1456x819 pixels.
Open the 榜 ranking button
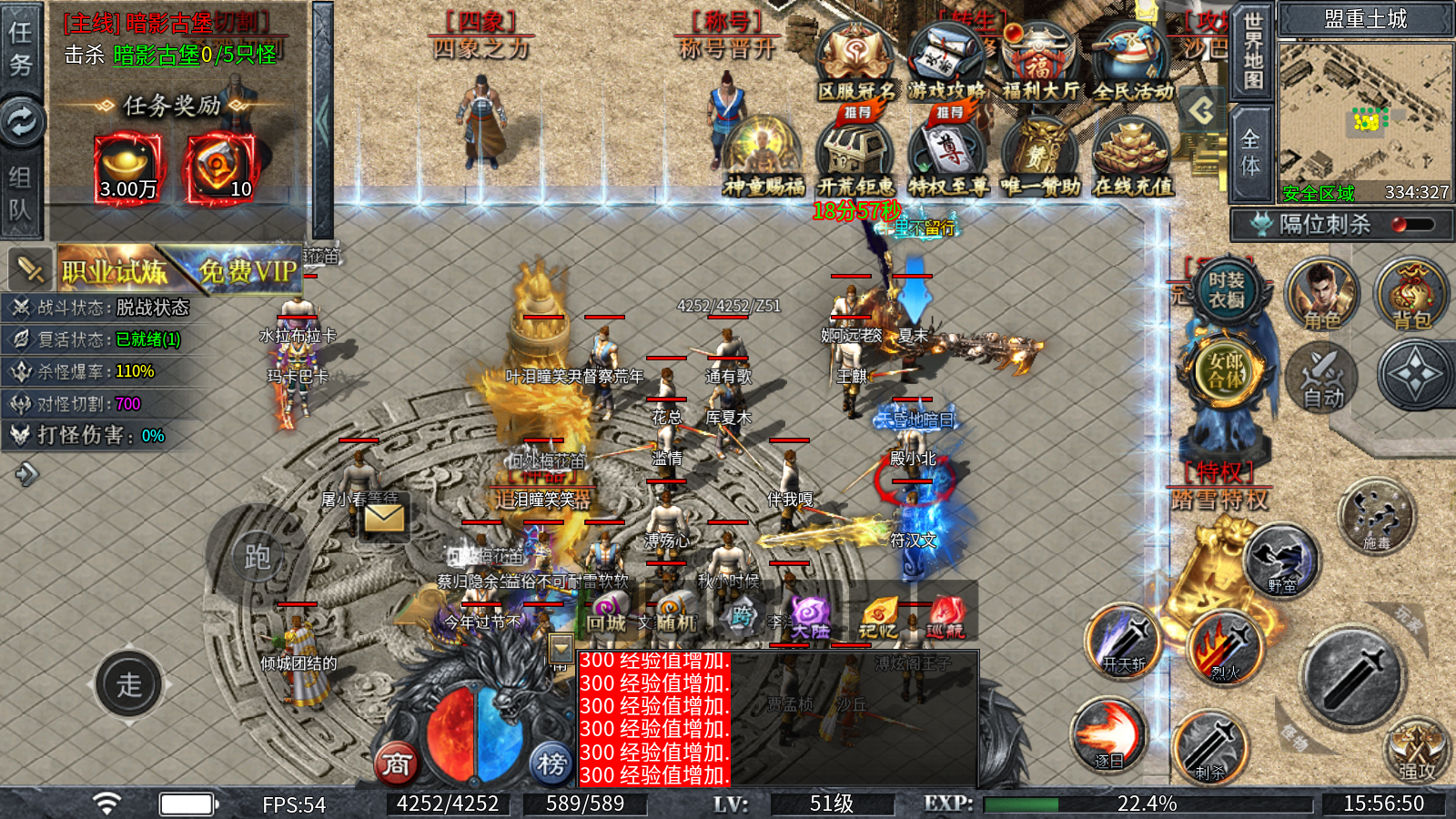point(551,763)
